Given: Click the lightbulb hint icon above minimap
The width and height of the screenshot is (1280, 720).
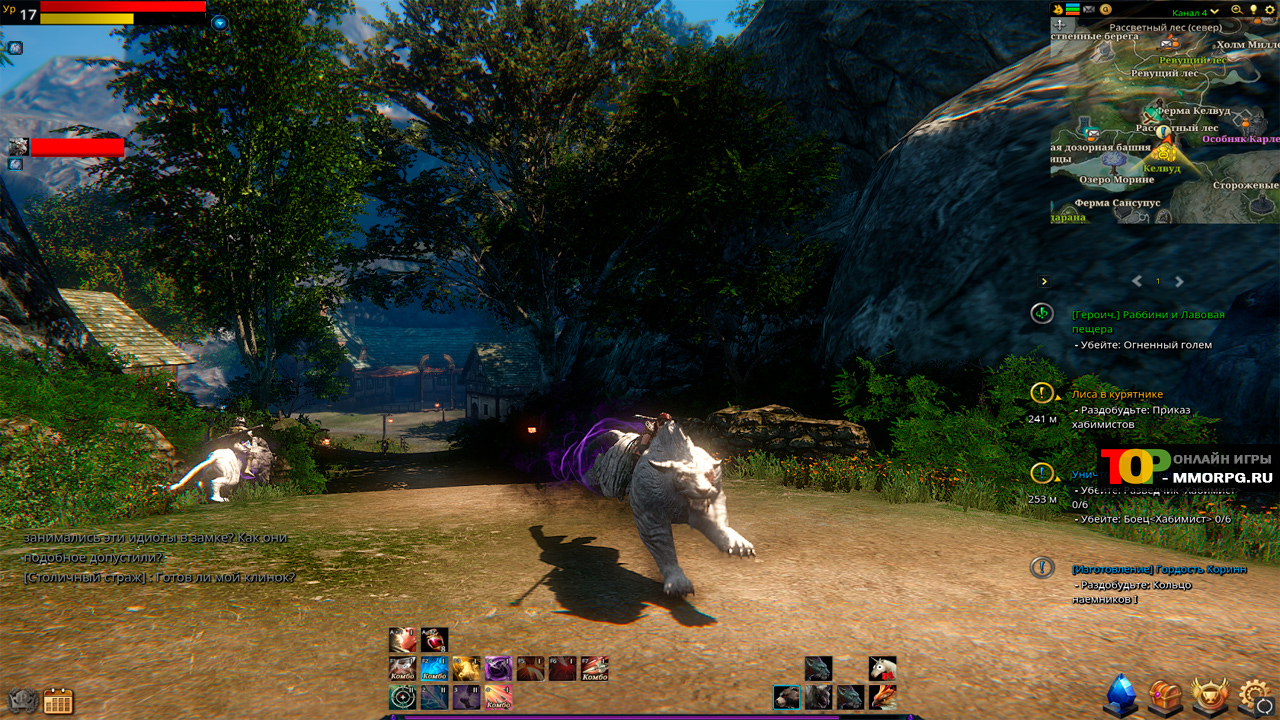Looking at the screenshot, I should click(x=1252, y=9).
